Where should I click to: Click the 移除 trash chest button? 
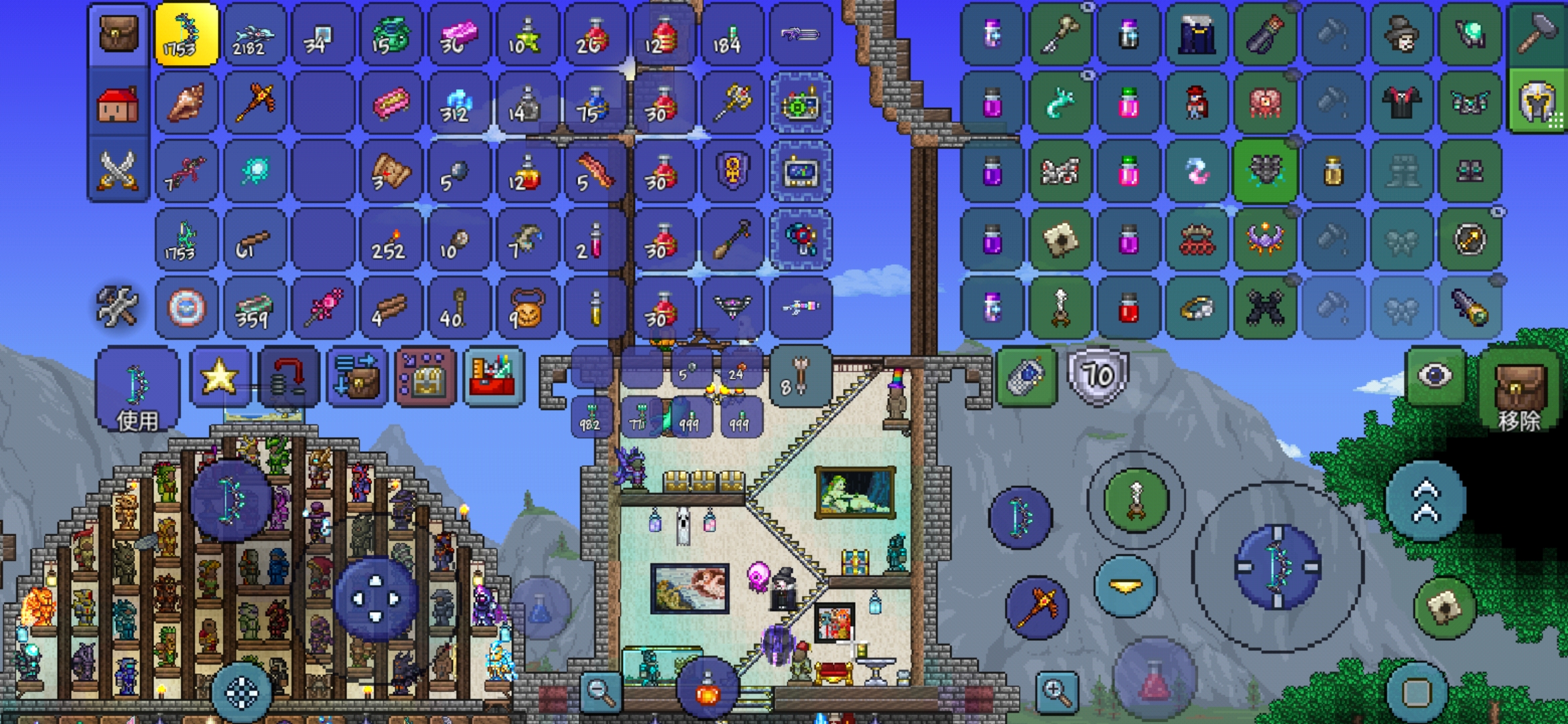[x=1518, y=392]
